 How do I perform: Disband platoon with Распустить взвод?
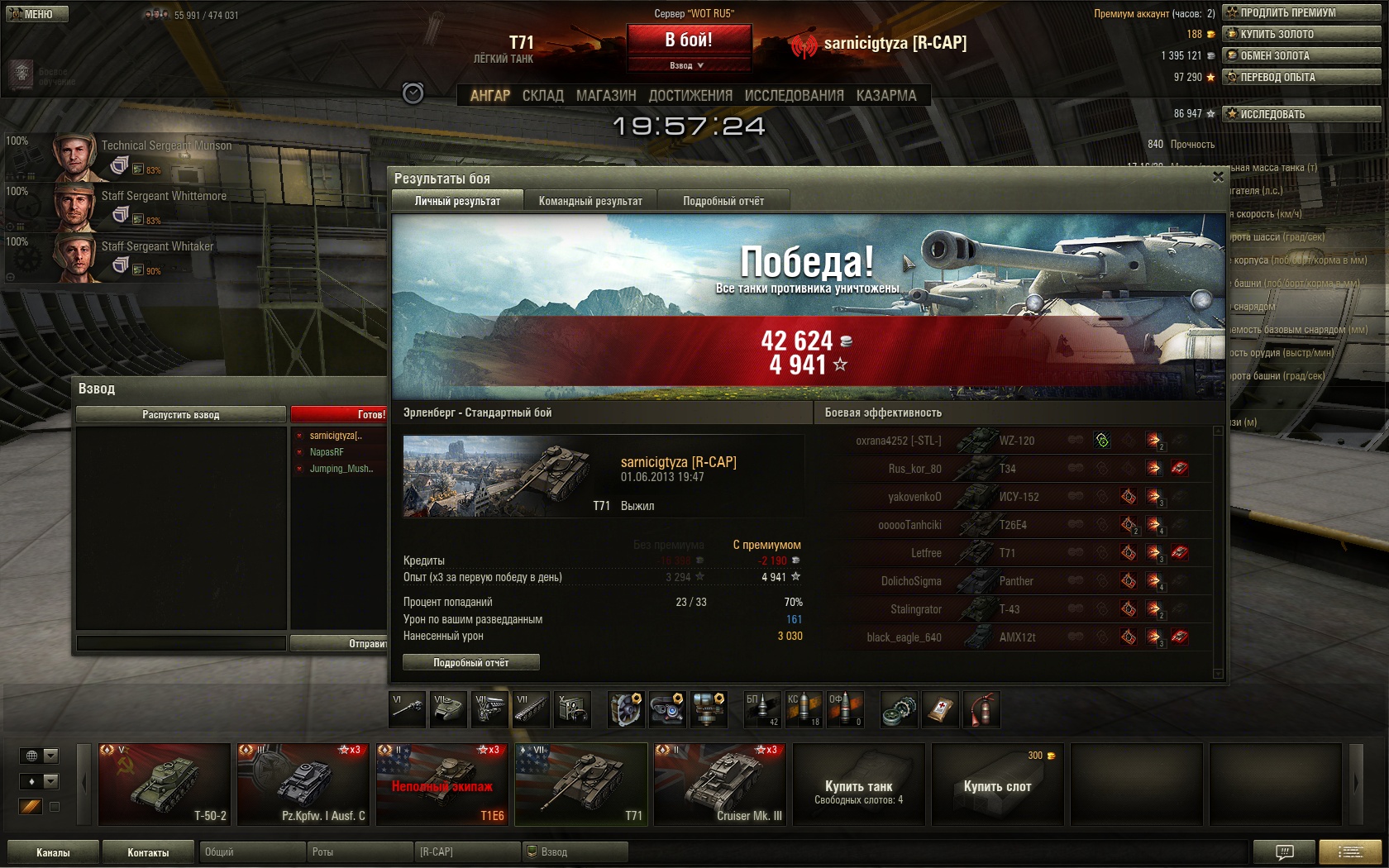point(180,414)
